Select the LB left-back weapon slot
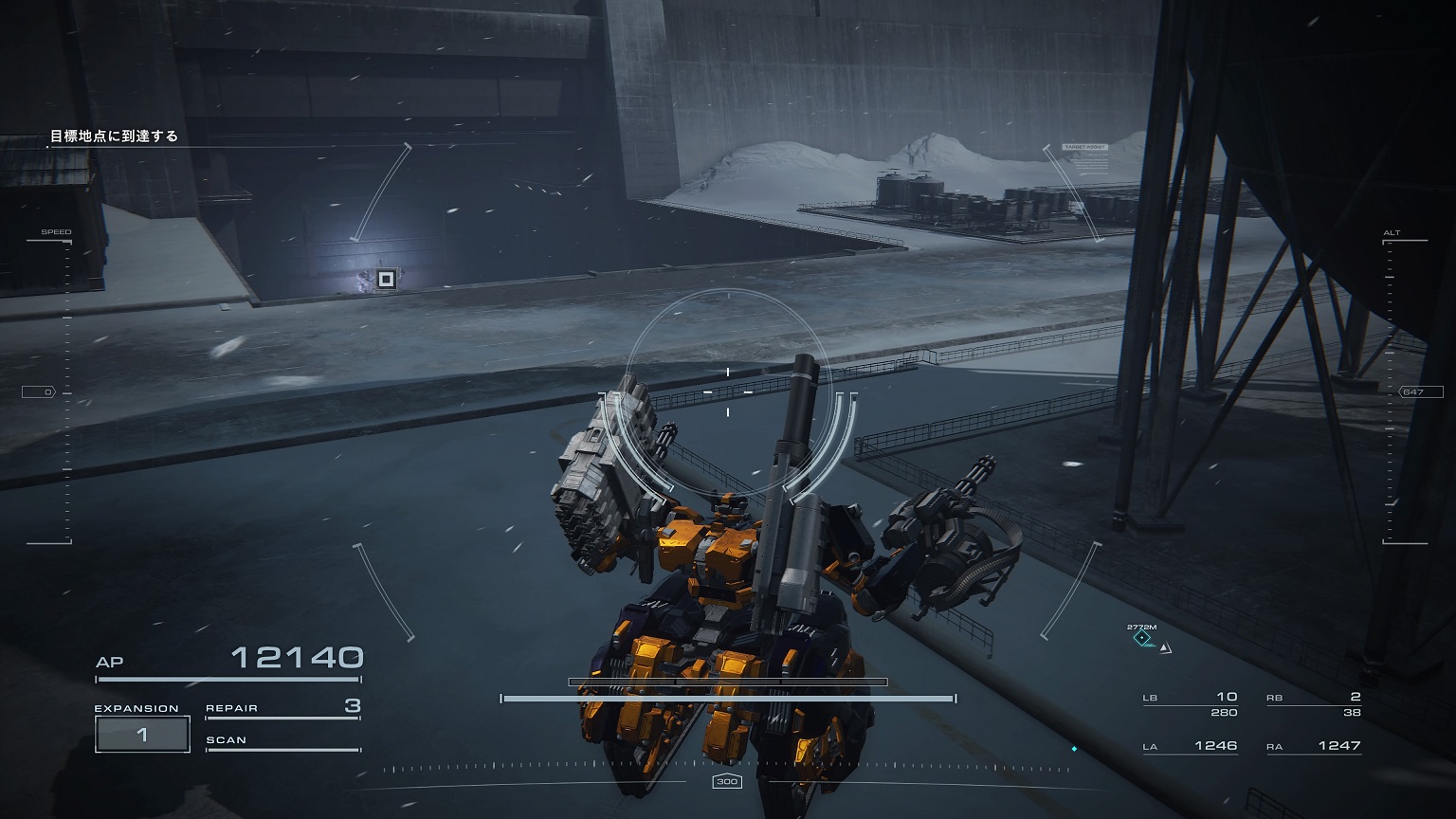This screenshot has width=1456, height=819. click(x=1190, y=703)
